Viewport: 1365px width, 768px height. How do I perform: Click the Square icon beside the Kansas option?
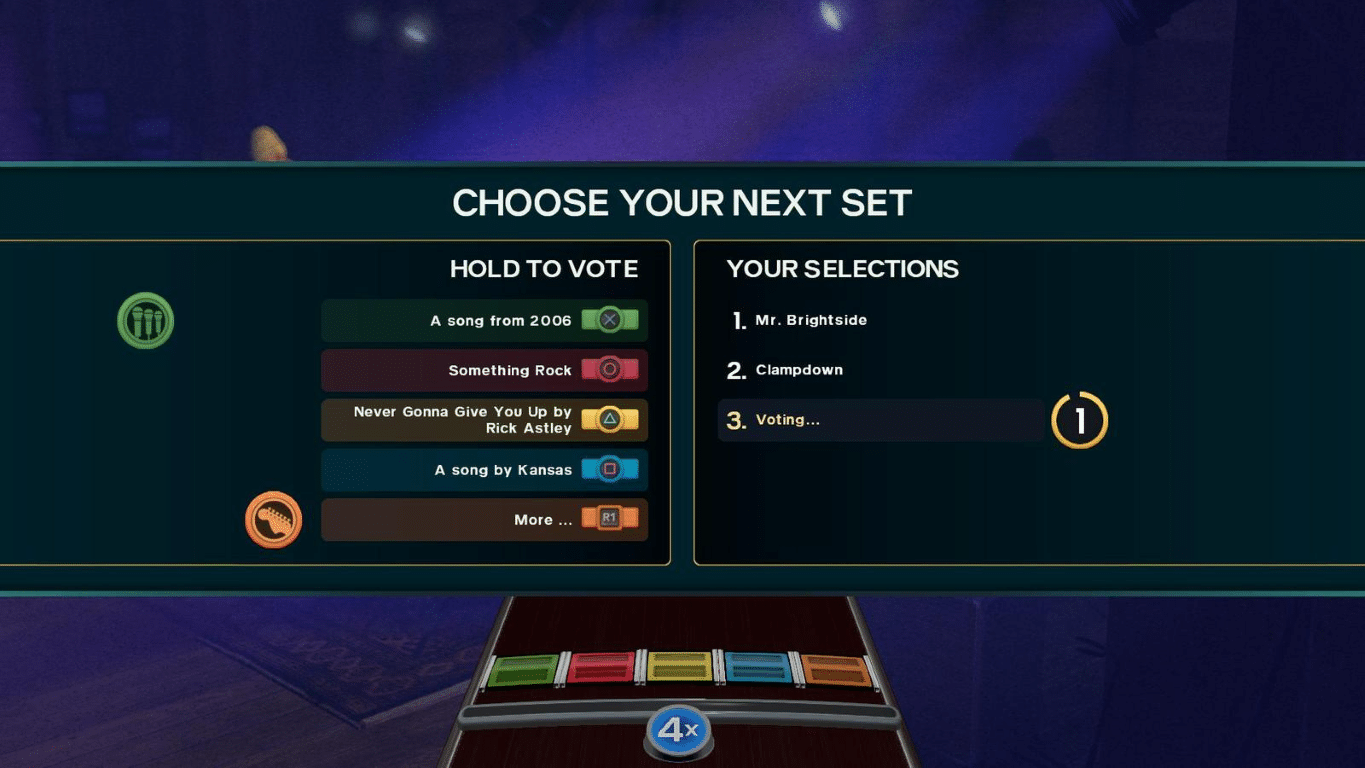point(611,470)
